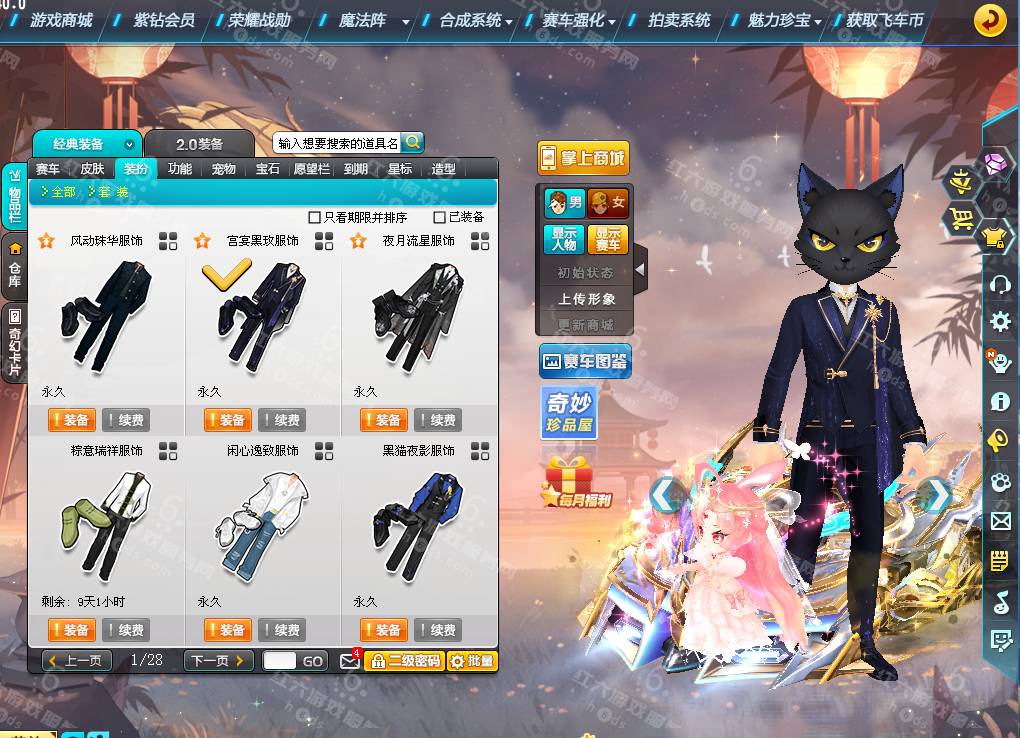The width and height of the screenshot is (1020, 738).
Task: Open the 二级密码 secondary password button
Action: [x=403, y=661]
